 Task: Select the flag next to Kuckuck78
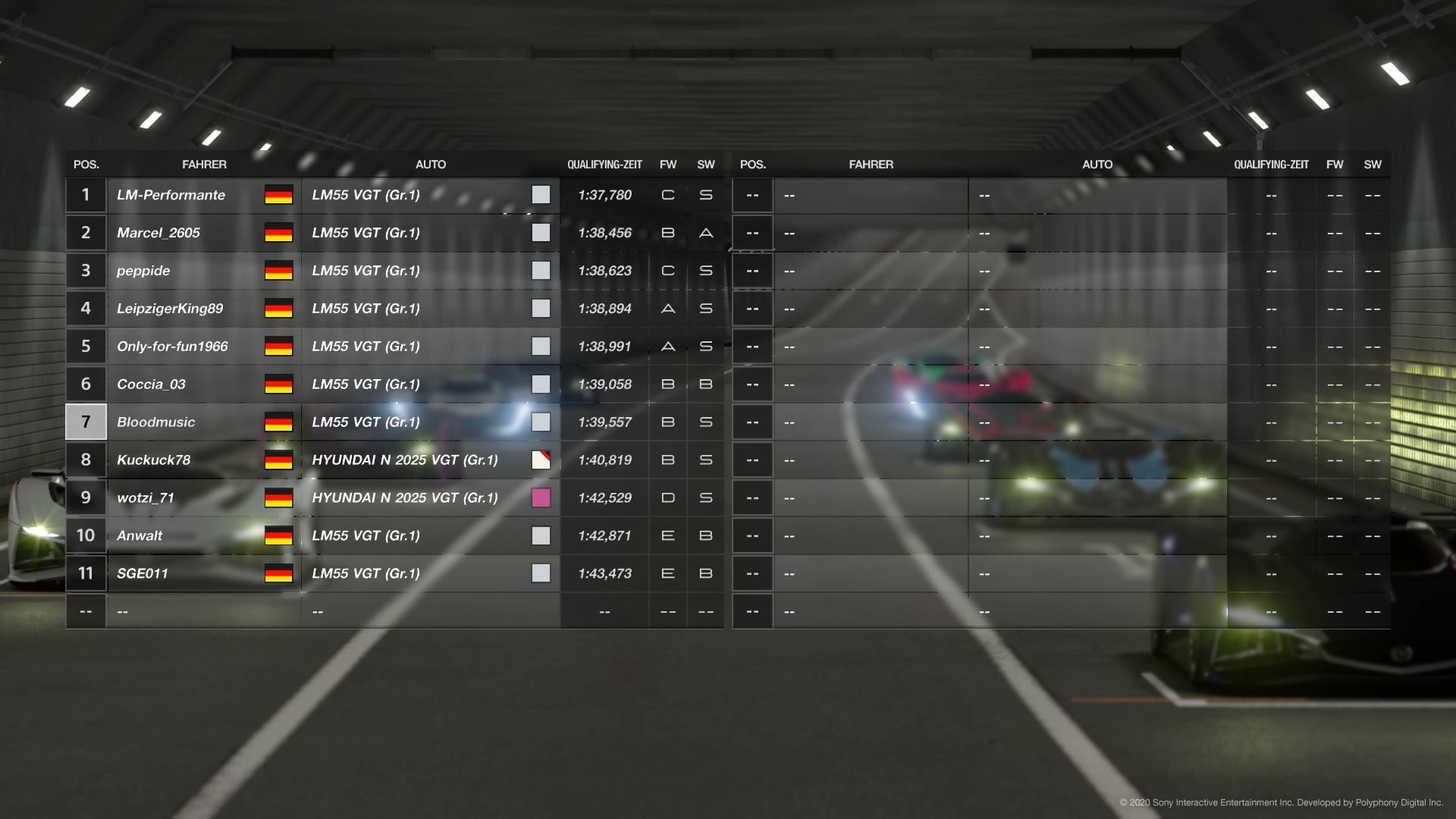point(276,460)
